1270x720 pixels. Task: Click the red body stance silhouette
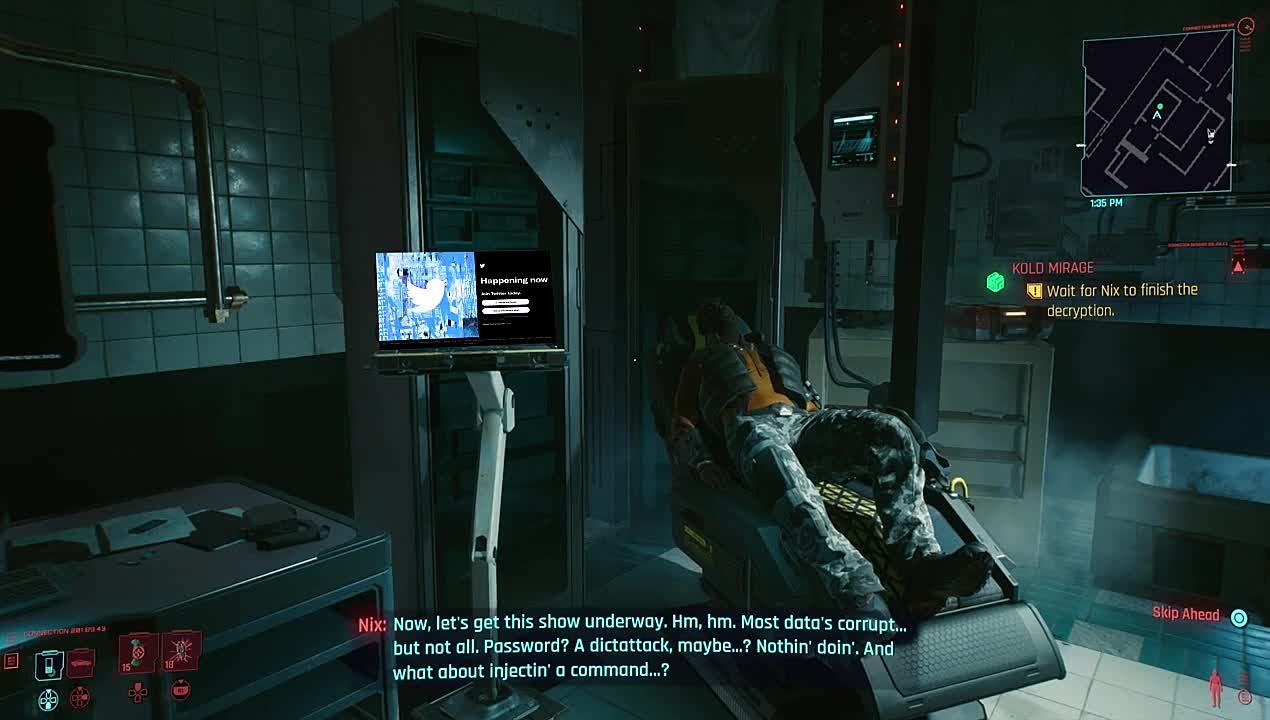[x=1215, y=688]
